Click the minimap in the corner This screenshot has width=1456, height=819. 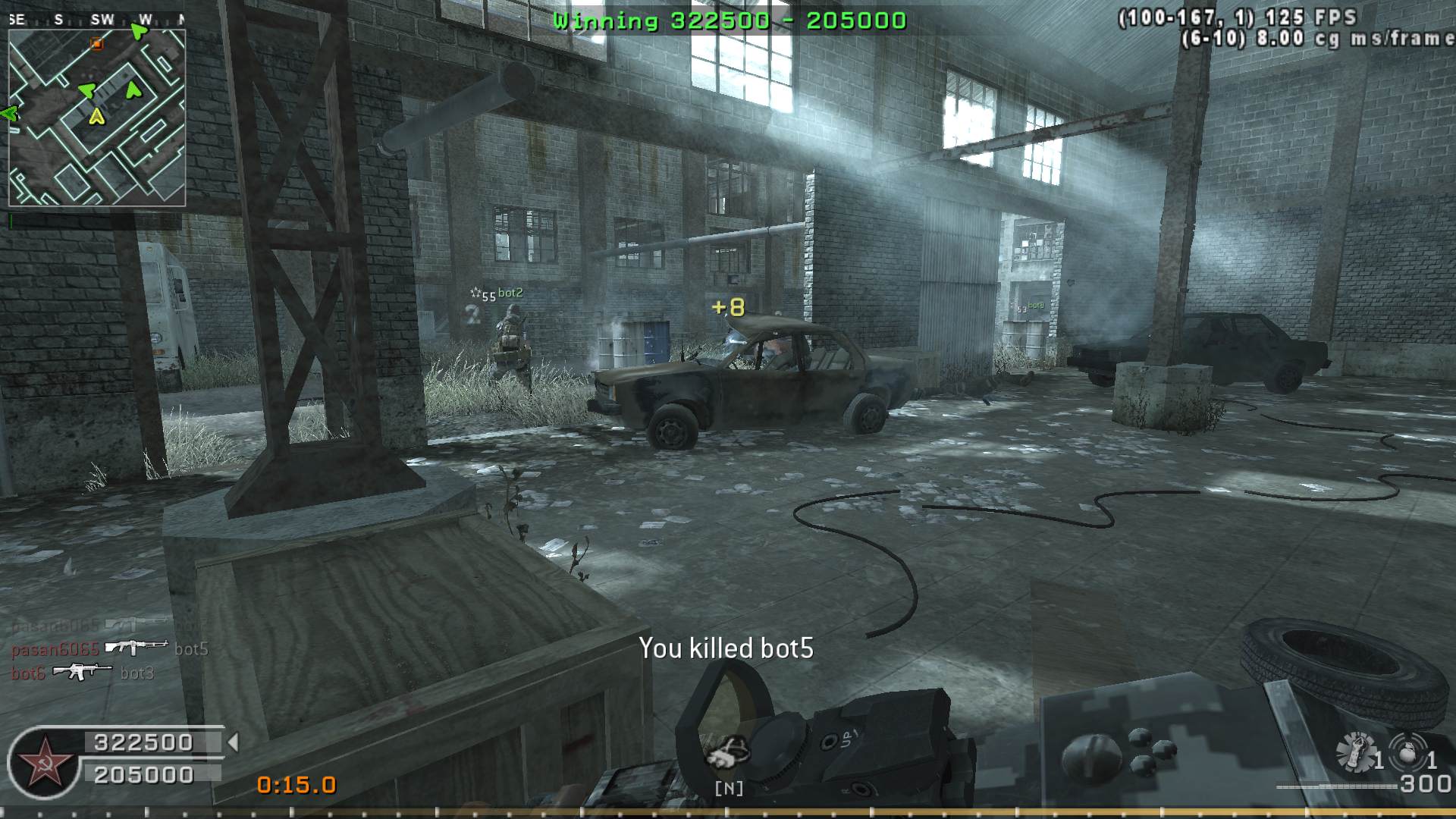pos(96,118)
